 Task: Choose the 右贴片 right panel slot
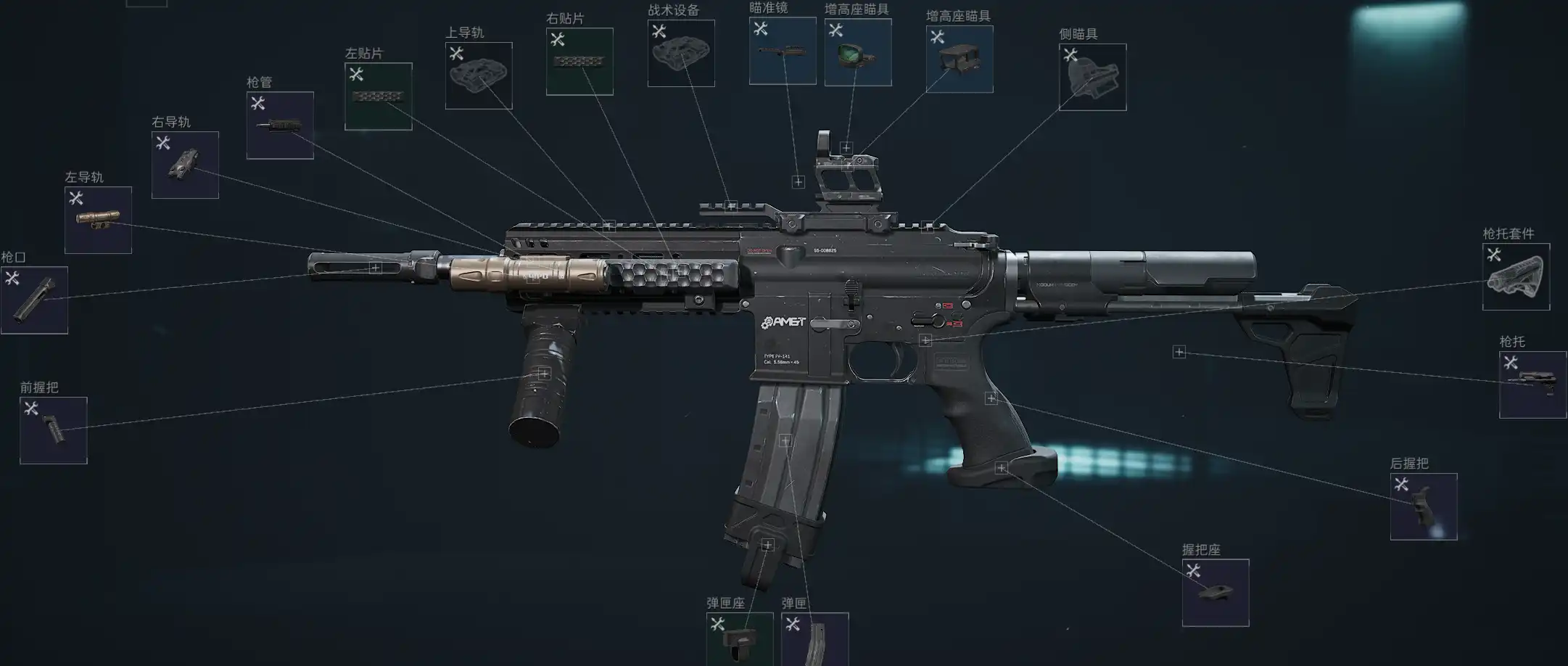click(579, 62)
